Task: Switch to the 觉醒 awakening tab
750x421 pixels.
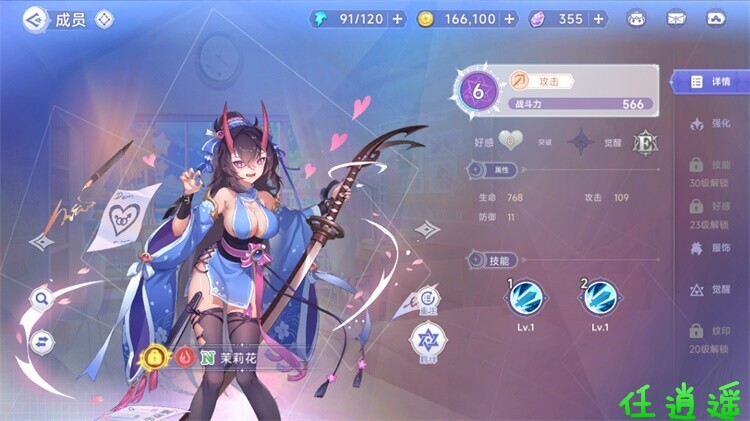Action: pyautogui.click(x=711, y=290)
